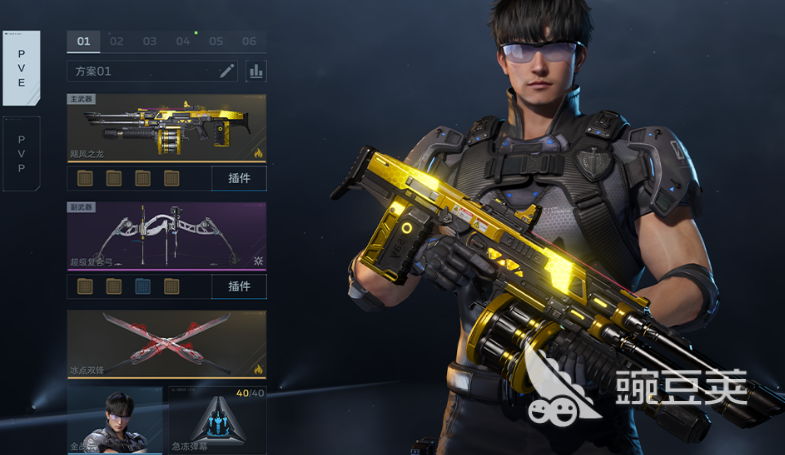Open the character portrait slot

click(115, 422)
